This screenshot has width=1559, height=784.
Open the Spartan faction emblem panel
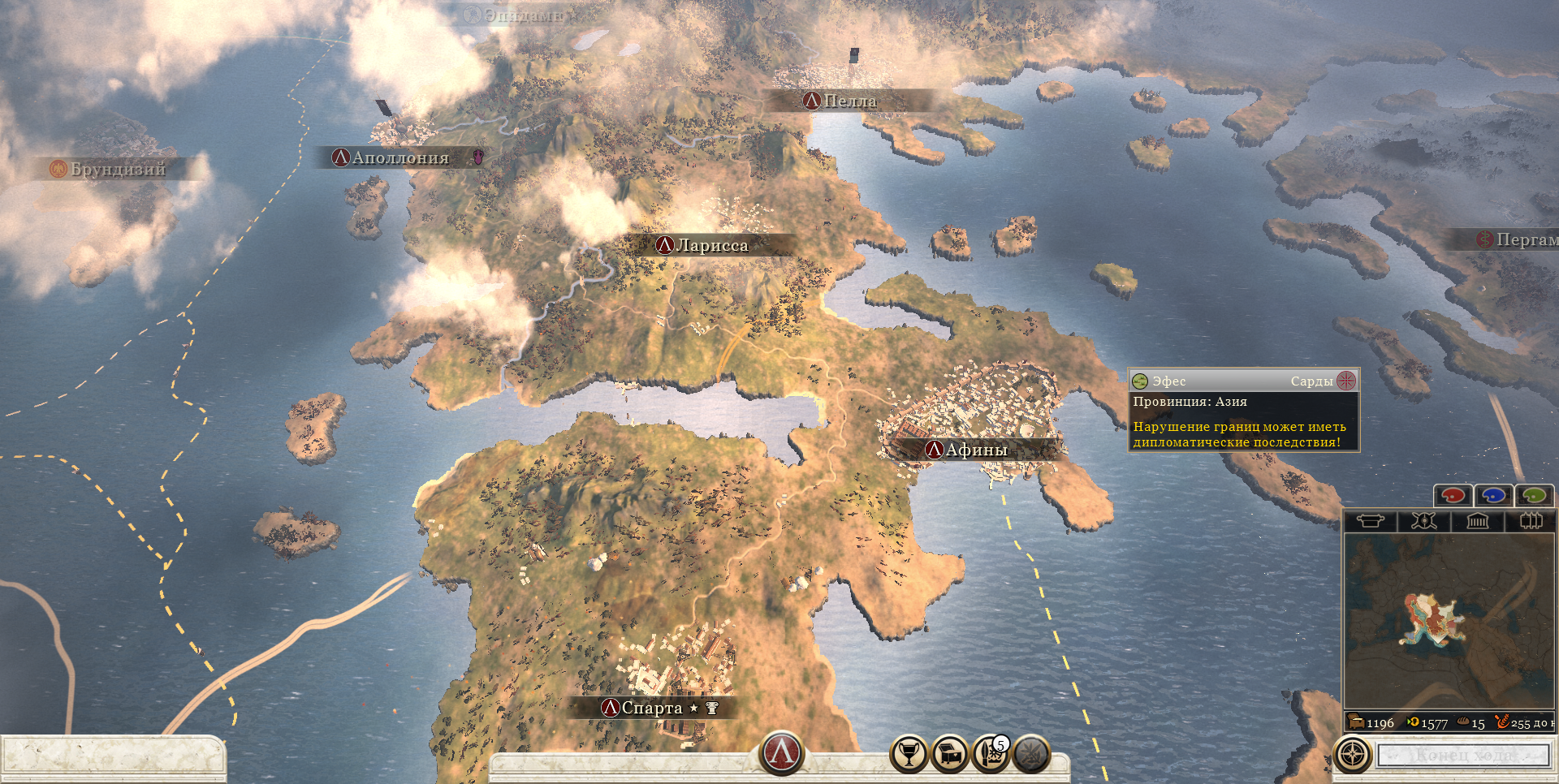781,752
